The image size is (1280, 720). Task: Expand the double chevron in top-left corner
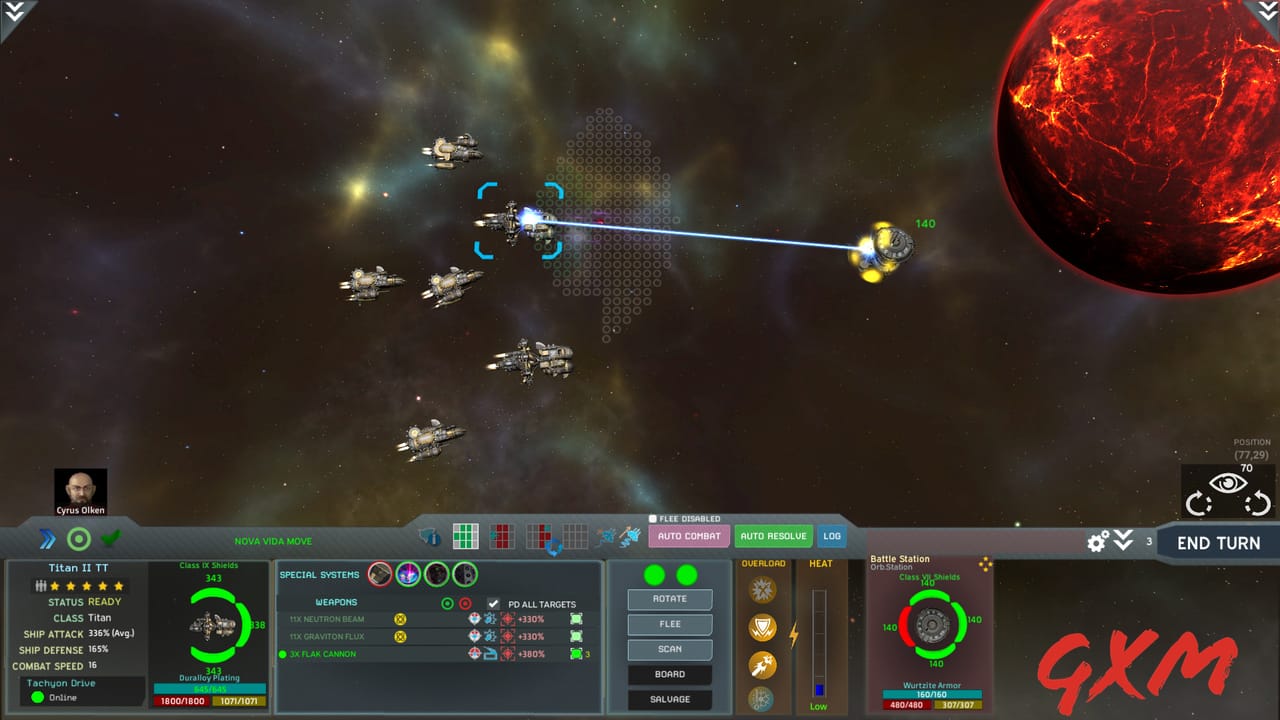15,14
